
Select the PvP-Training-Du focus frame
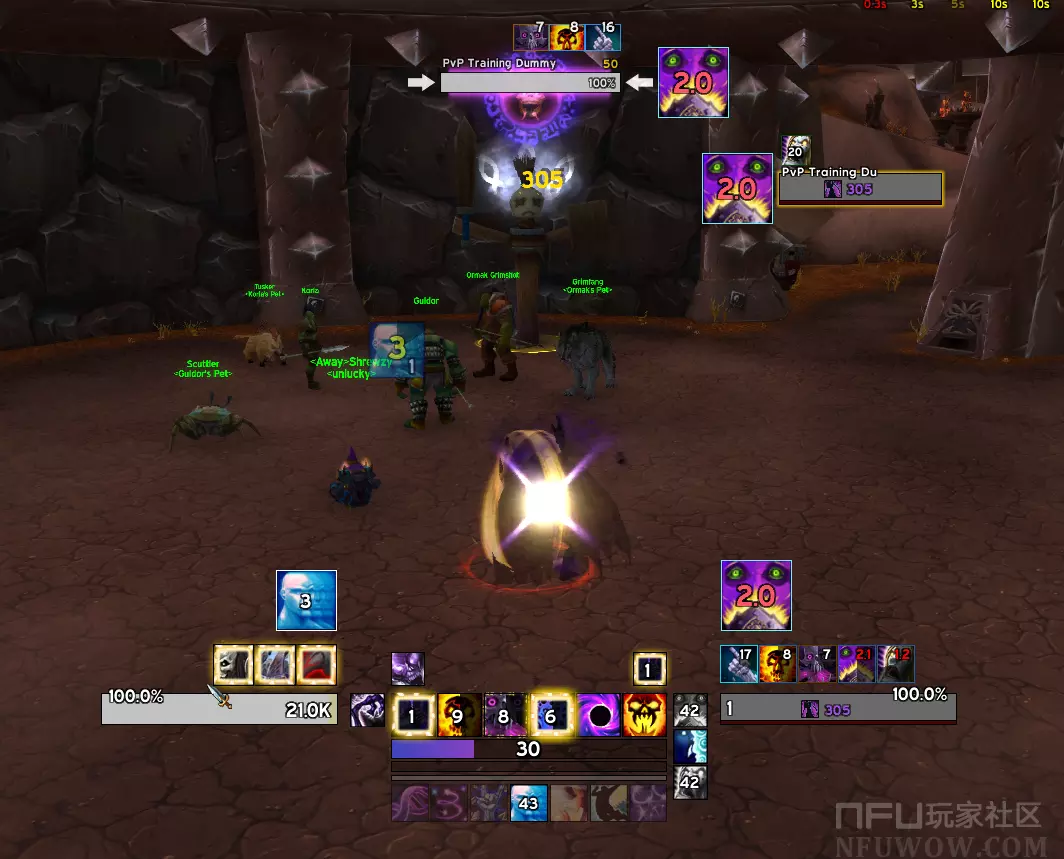pyautogui.click(x=860, y=188)
